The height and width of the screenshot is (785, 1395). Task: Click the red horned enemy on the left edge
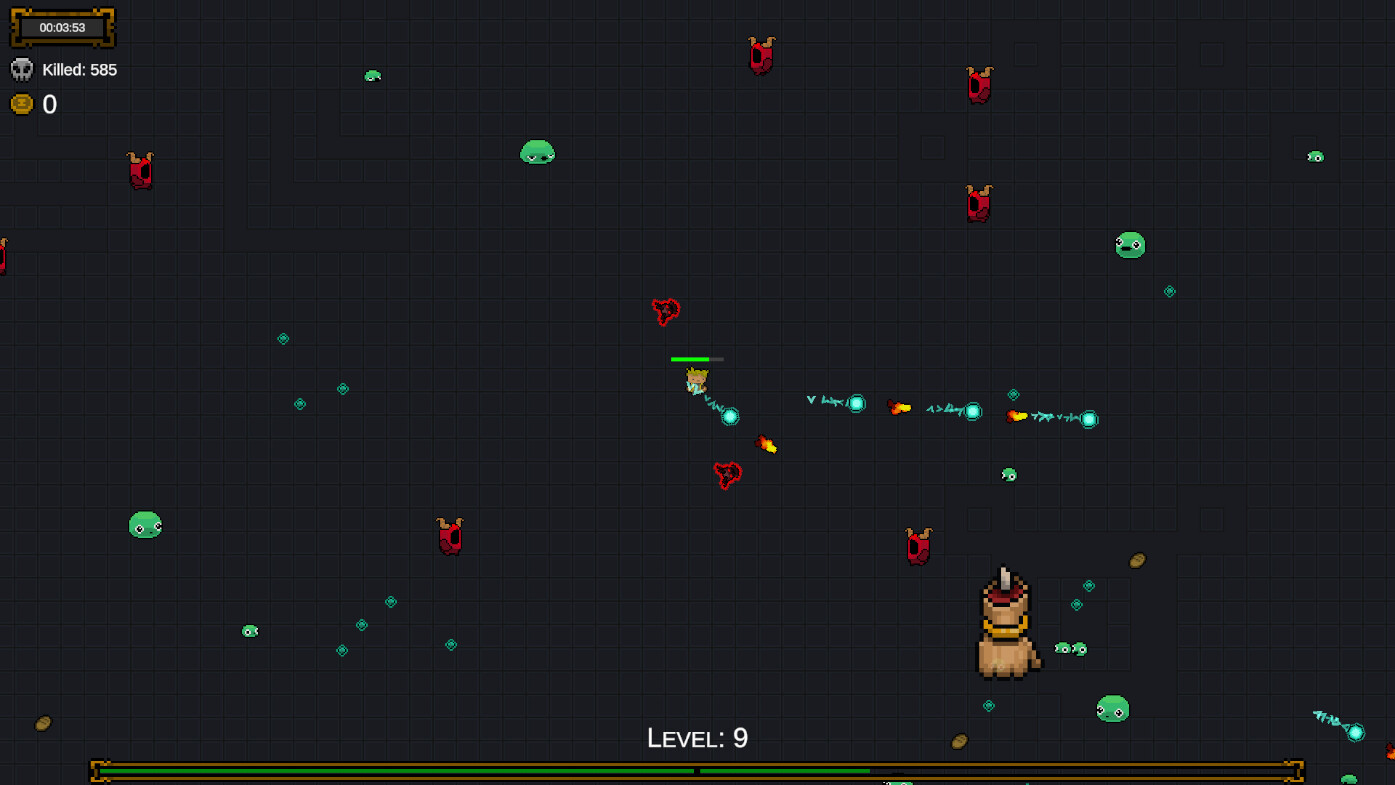3,255
